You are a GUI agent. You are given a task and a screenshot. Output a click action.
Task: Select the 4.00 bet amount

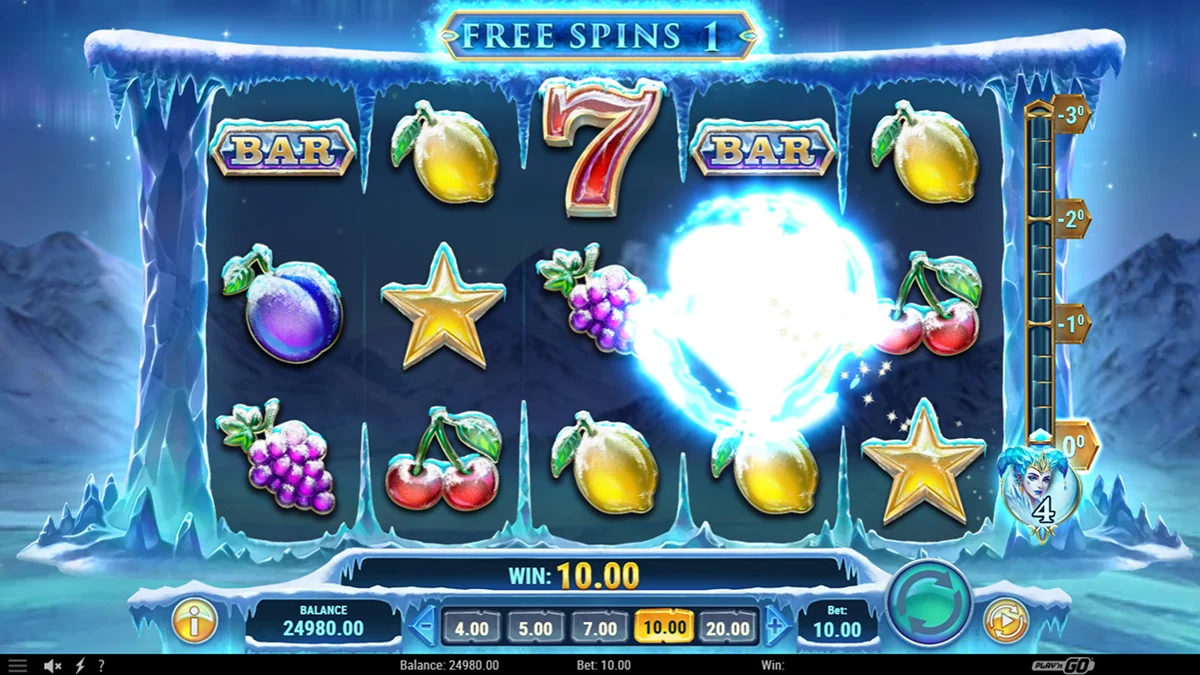point(472,628)
